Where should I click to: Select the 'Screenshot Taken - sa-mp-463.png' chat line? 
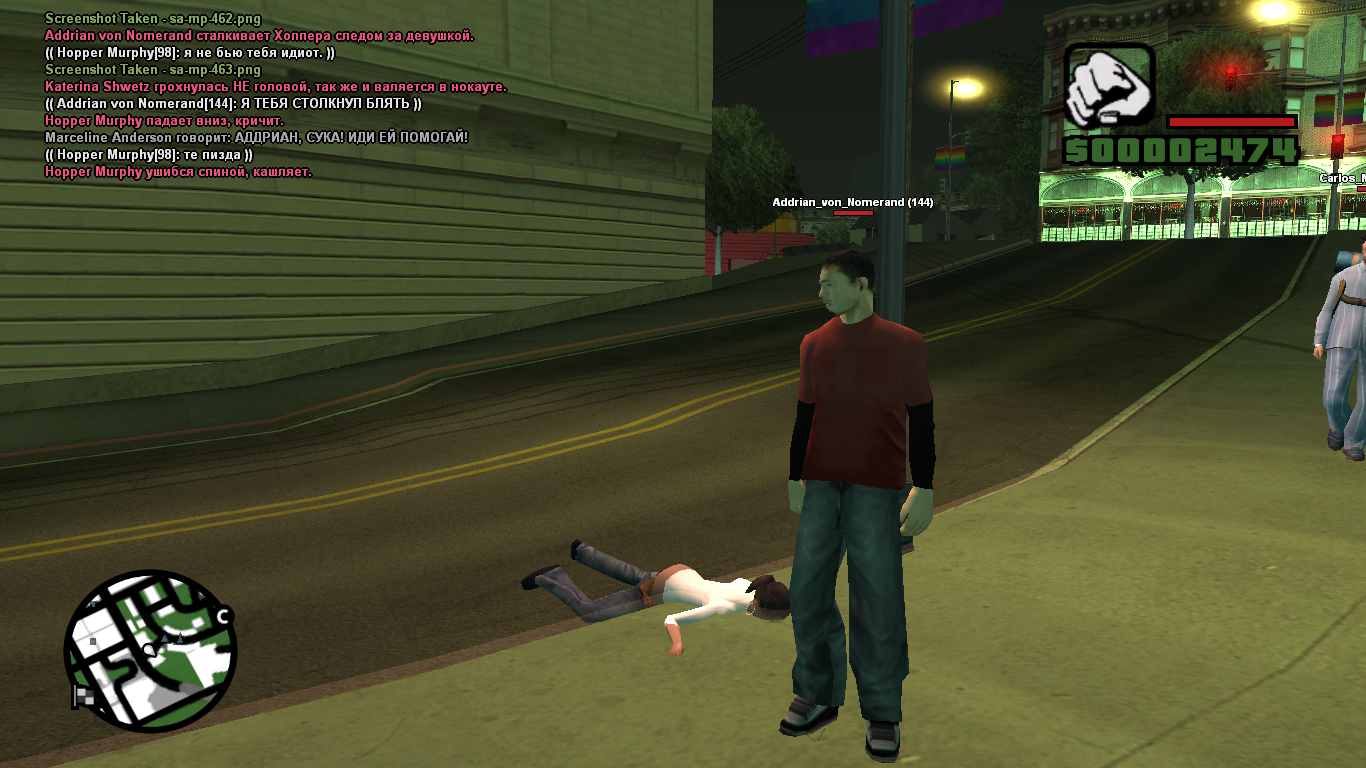click(152, 70)
